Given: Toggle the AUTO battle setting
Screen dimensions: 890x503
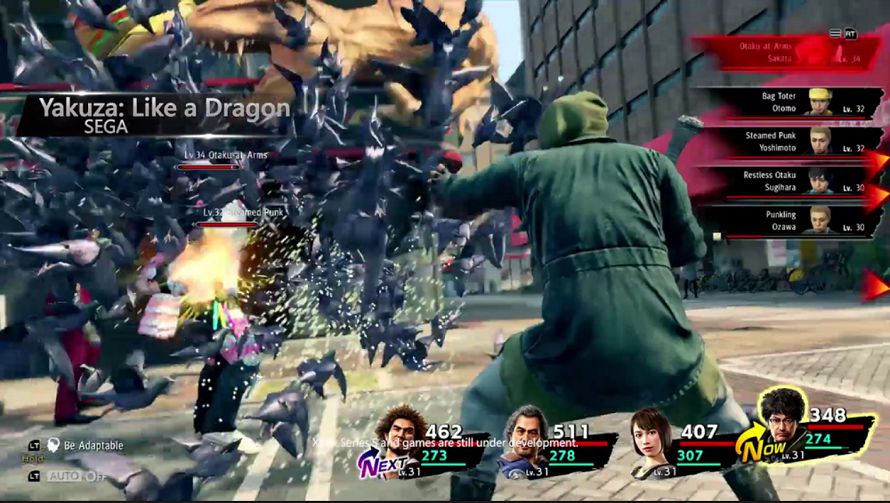Looking at the screenshot, I should [x=74, y=476].
